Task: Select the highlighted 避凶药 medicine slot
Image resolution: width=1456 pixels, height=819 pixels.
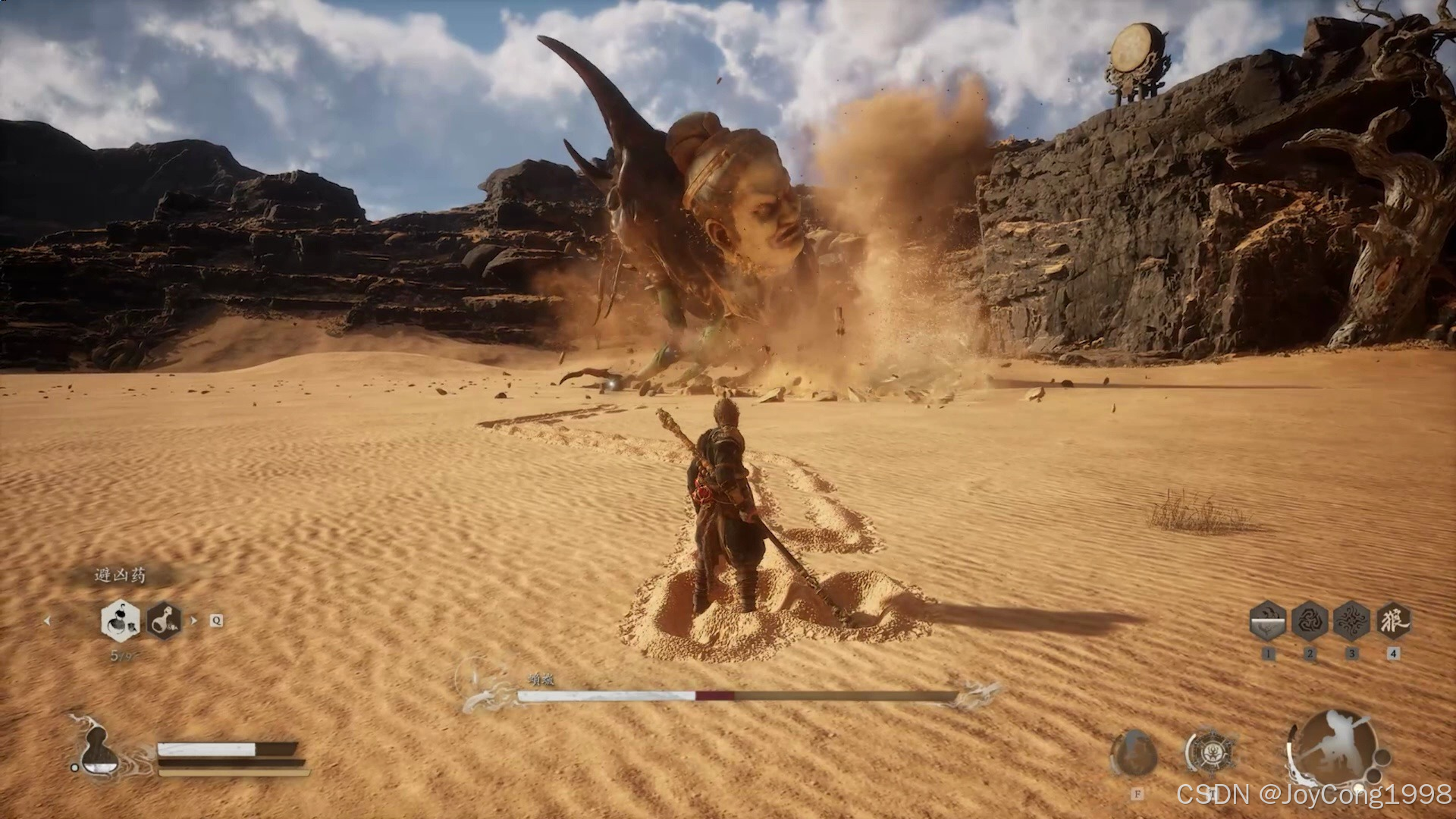Action: click(x=120, y=620)
